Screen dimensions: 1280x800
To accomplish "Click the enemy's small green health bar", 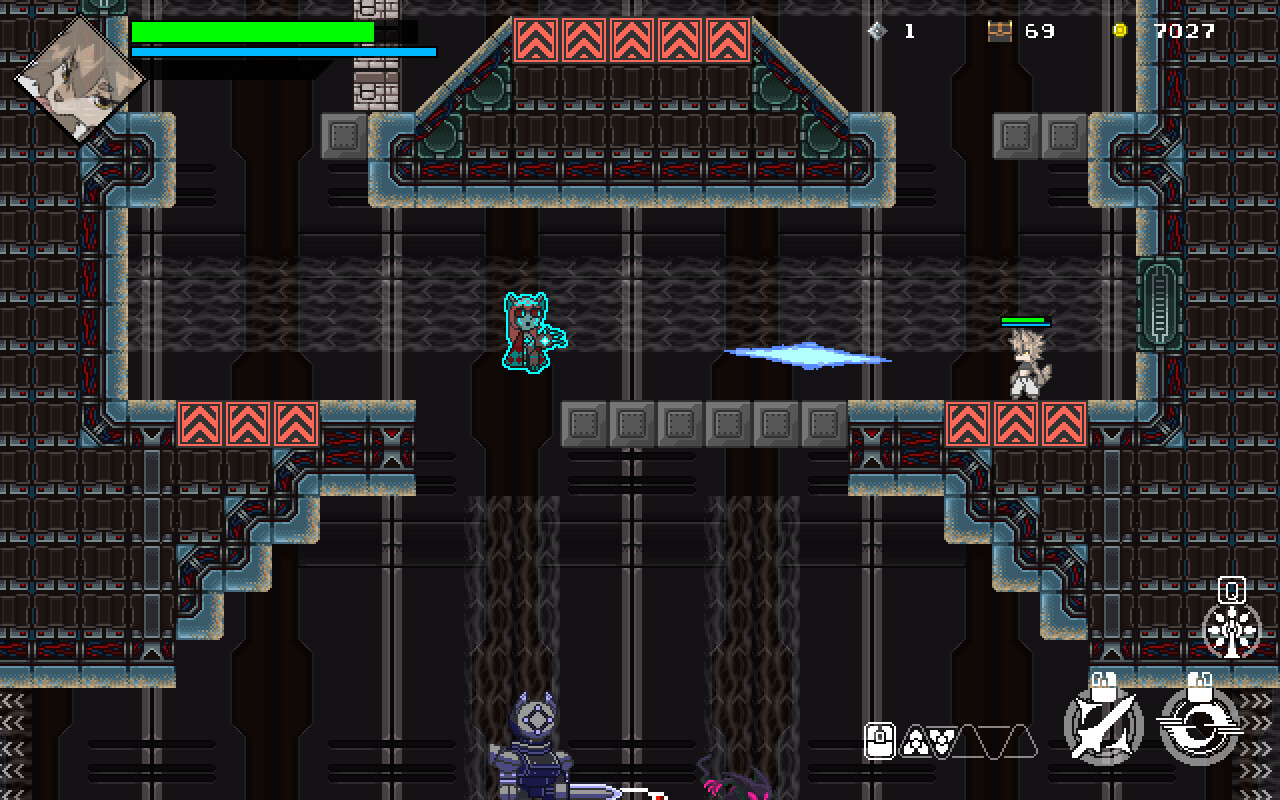I will [x=1022, y=321].
